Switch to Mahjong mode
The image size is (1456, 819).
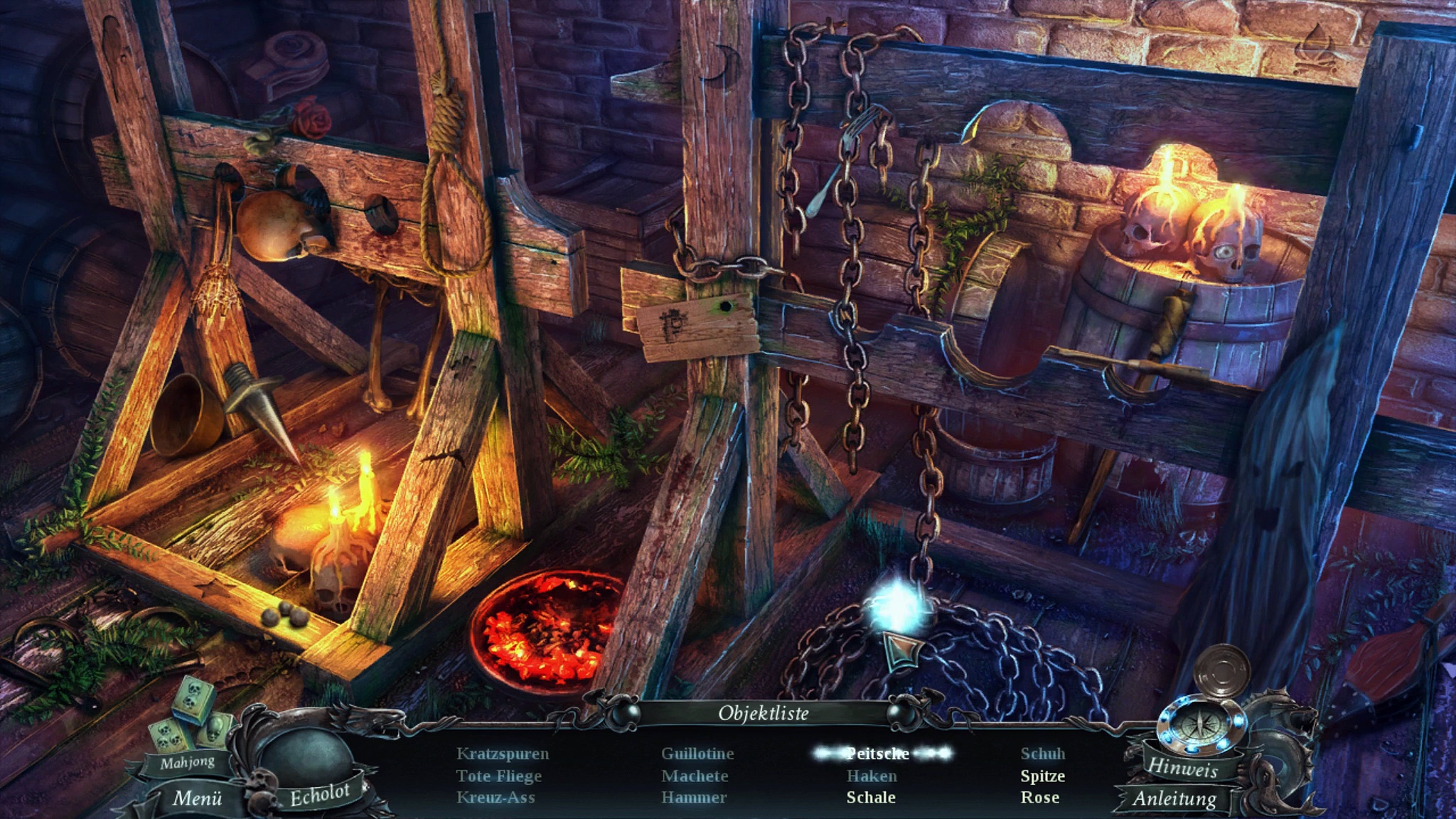(187, 763)
